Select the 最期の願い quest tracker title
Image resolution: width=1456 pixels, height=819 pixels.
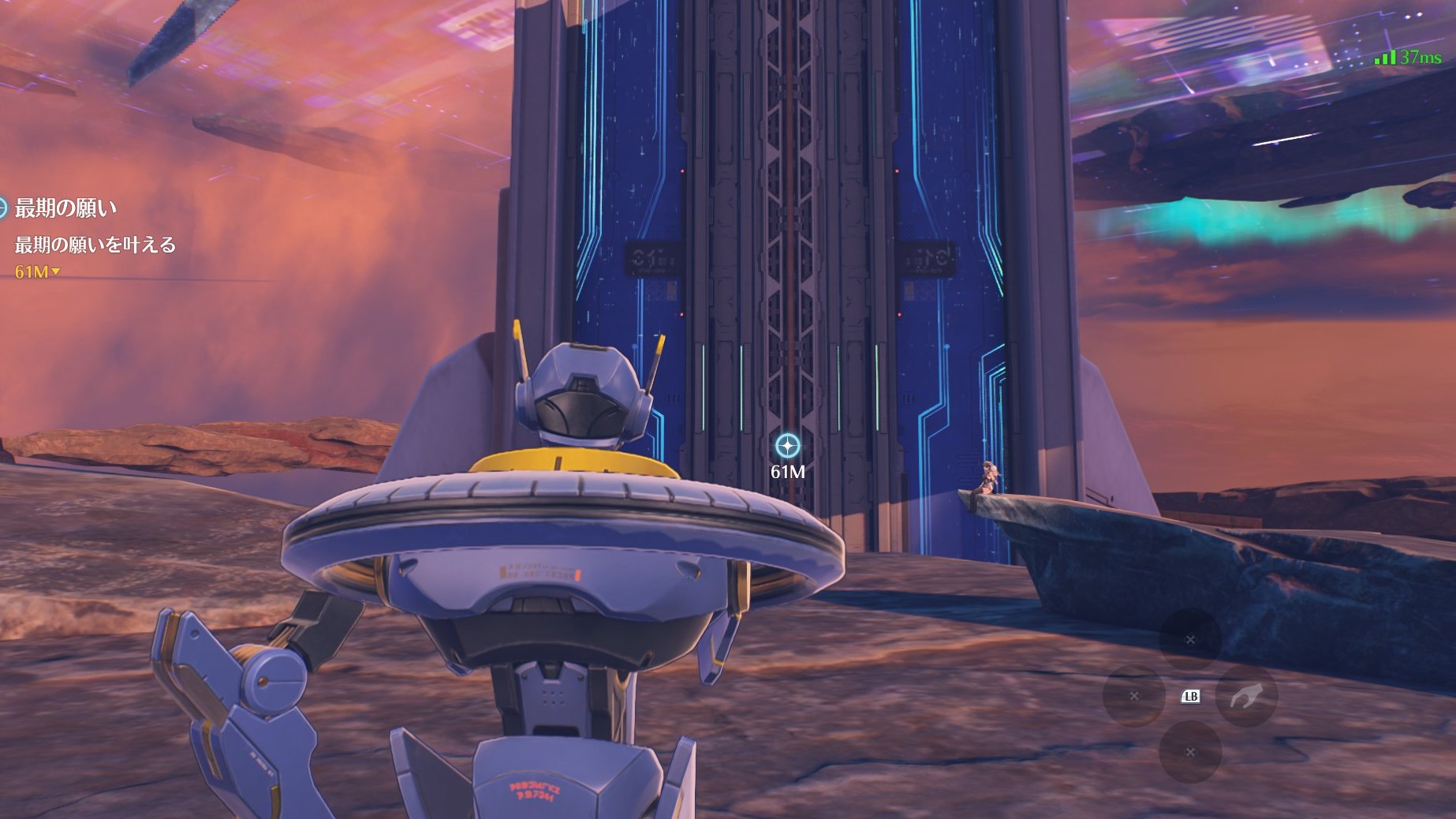(x=66, y=208)
